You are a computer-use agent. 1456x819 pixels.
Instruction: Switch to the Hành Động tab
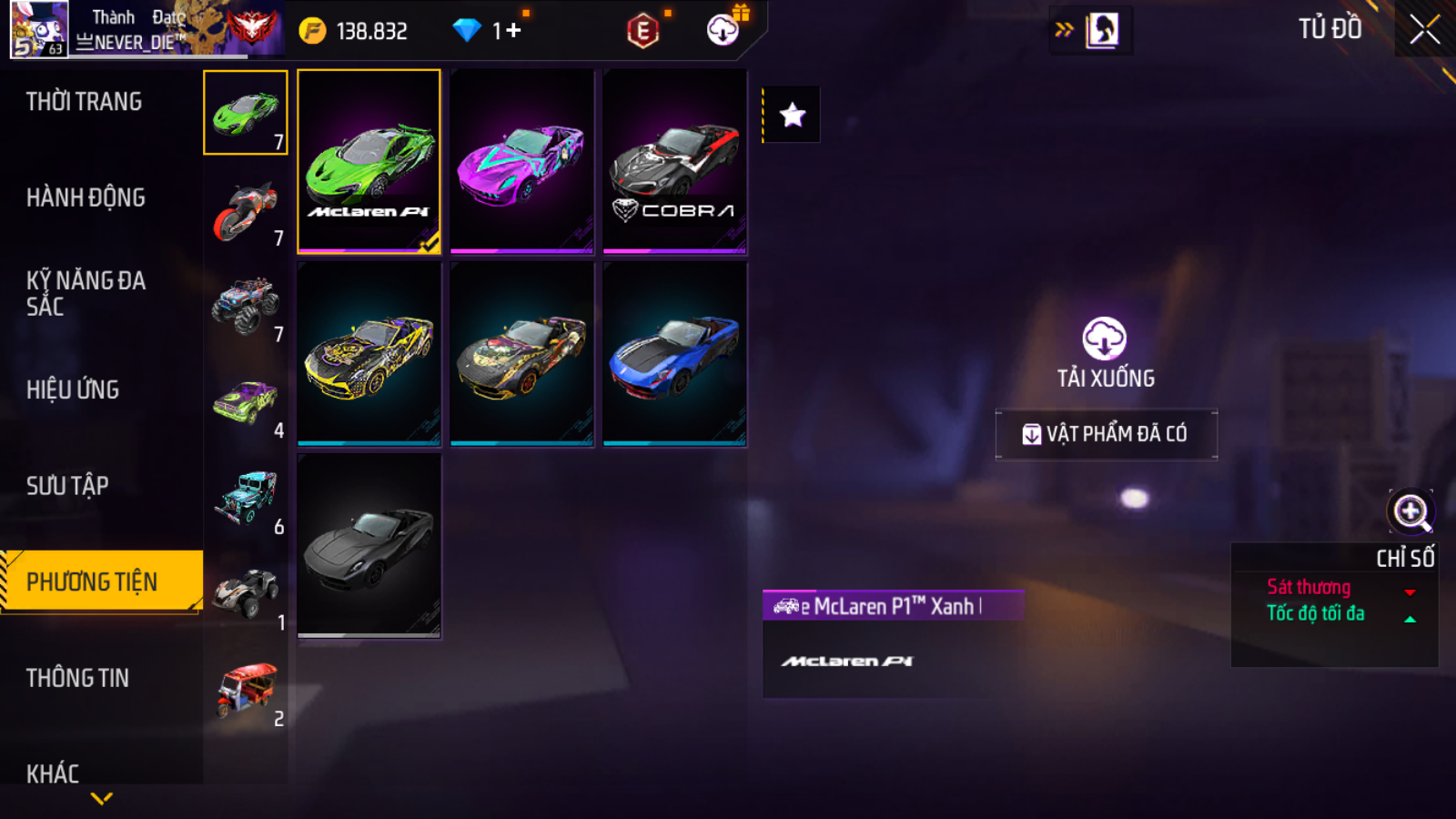tap(86, 197)
